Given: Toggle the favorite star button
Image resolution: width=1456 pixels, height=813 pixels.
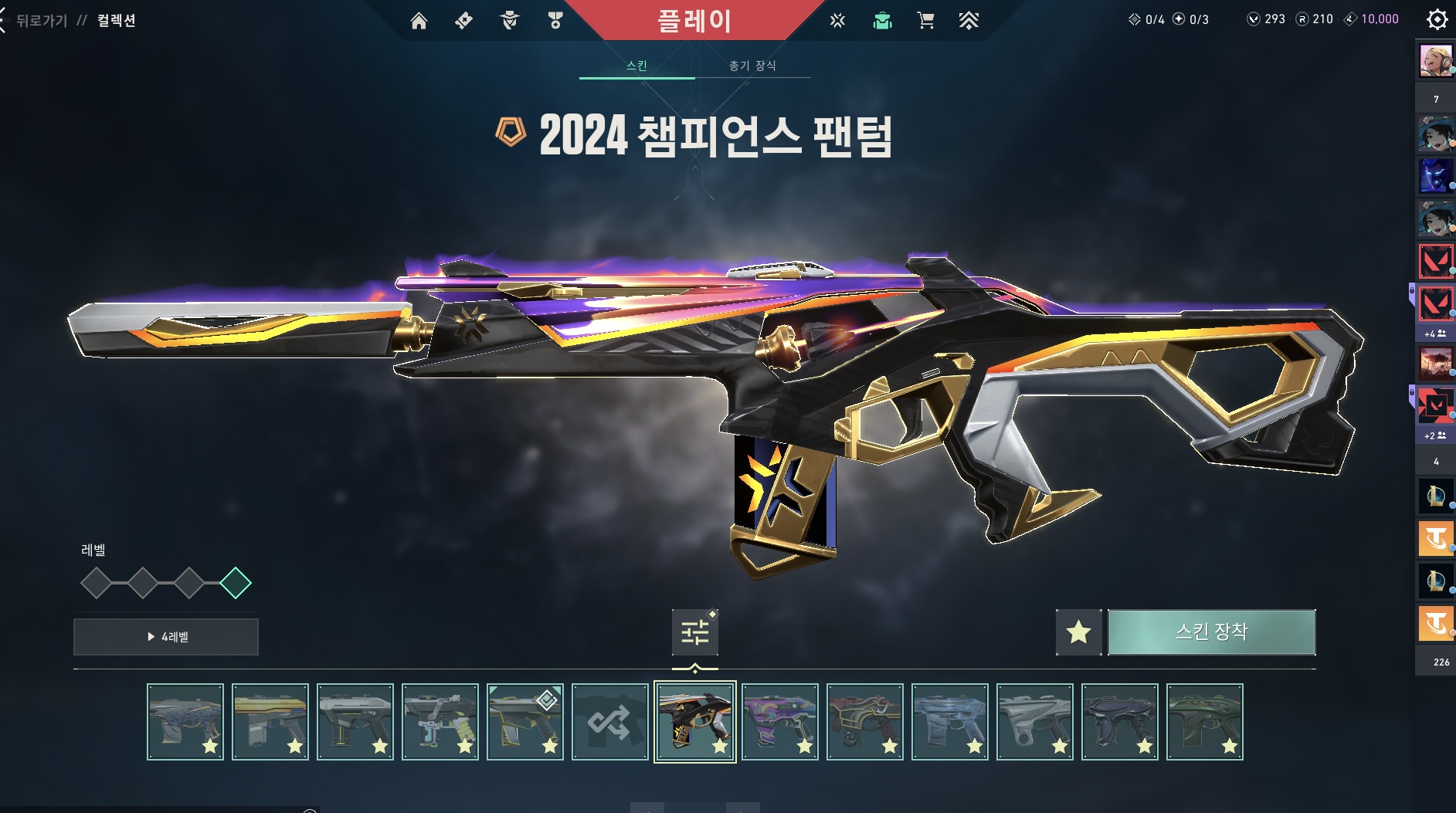Looking at the screenshot, I should (1078, 632).
